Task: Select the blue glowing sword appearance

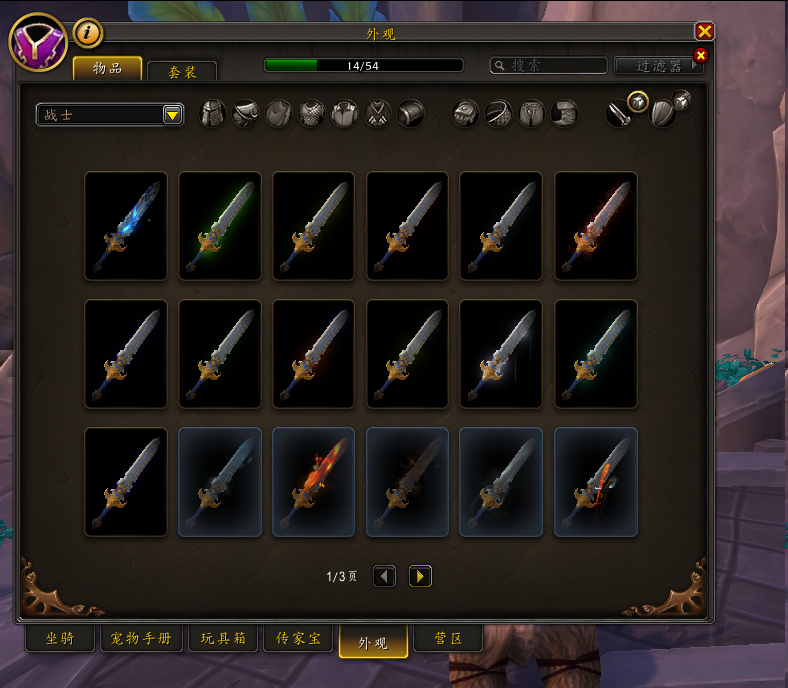Action: tap(126, 226)
